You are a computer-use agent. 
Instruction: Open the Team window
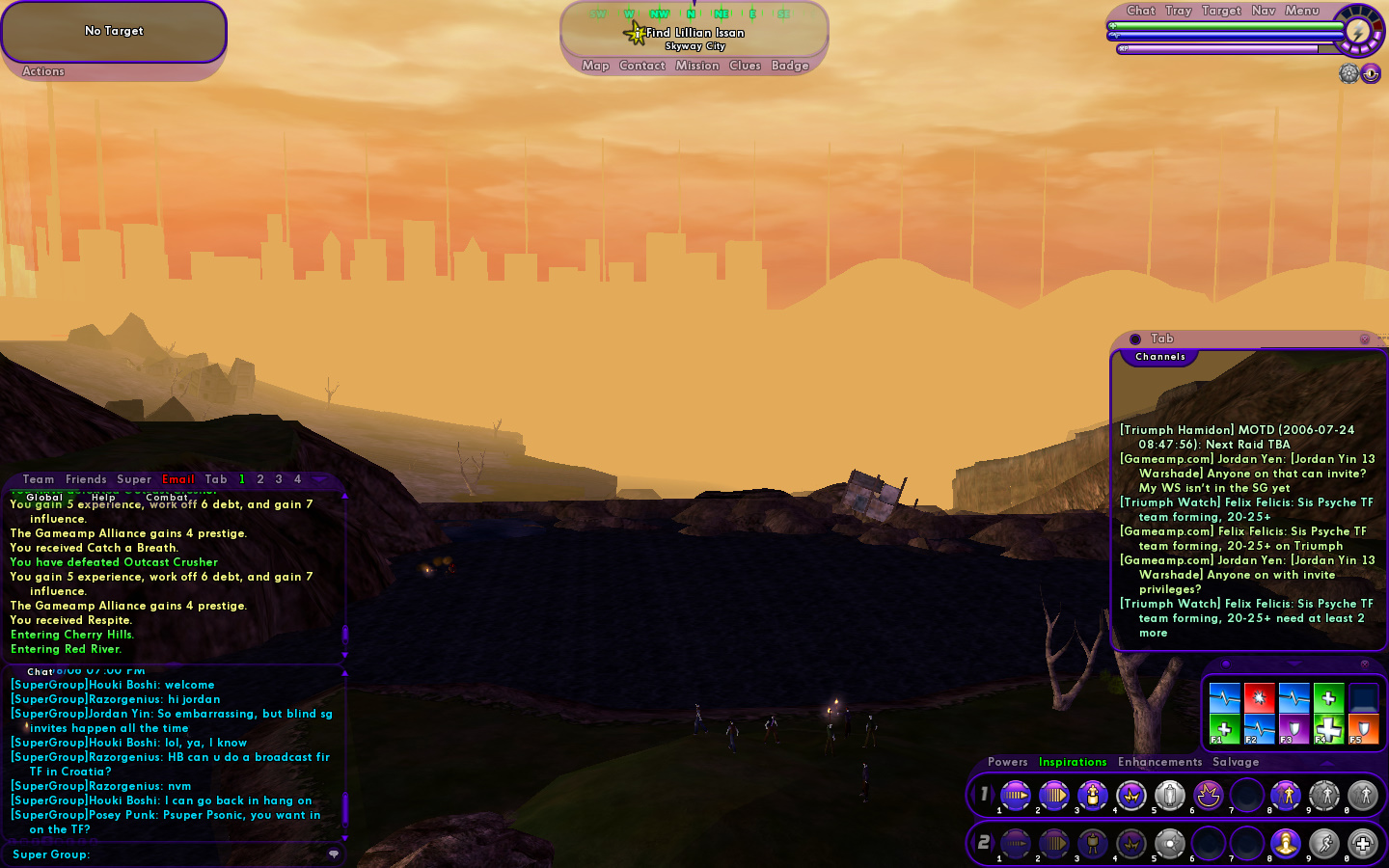pyautogui.click(x=39, y=479)
